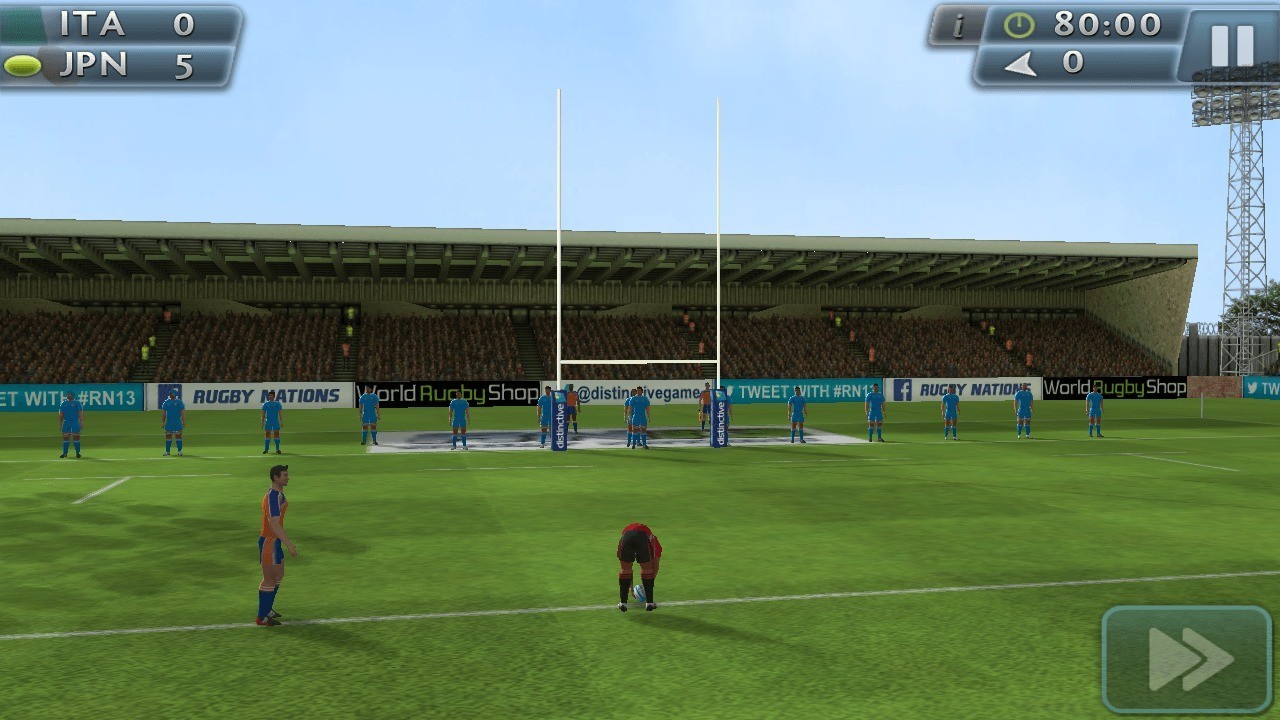Tap the fast-forward double arrow button

click(1187, 658)
